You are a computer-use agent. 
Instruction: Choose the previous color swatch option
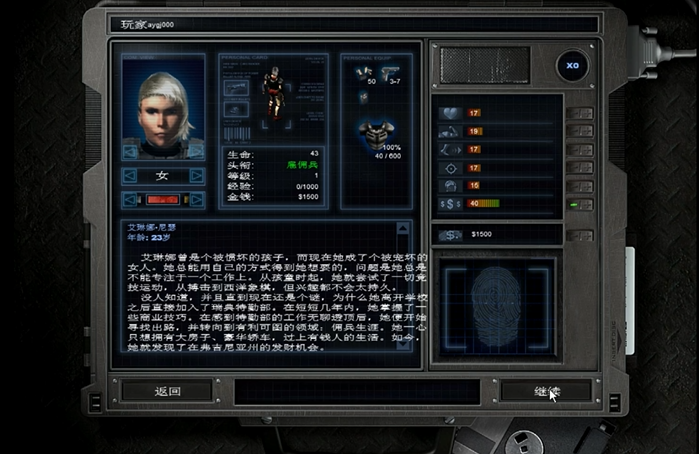point(129,200)
